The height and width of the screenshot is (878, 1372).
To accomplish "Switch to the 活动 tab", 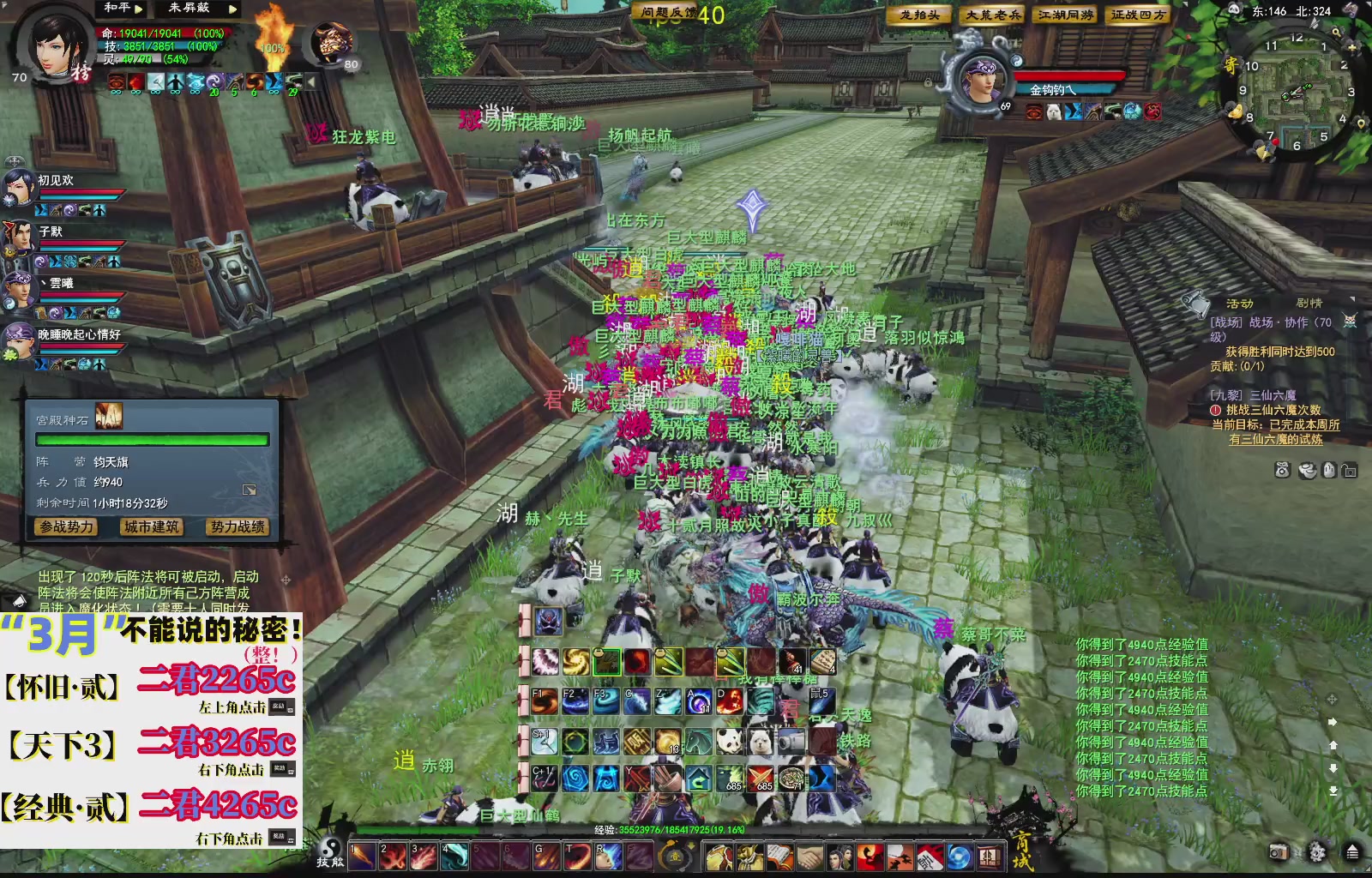I will click(x=1241, y=303).
